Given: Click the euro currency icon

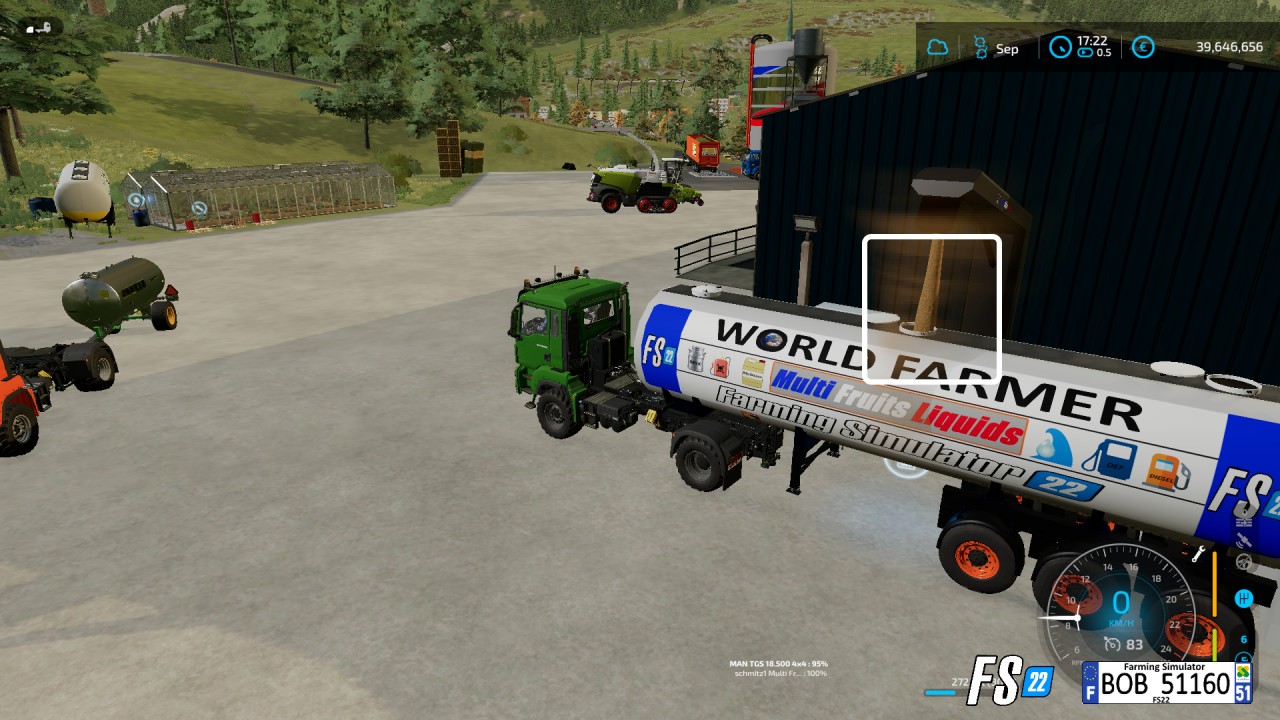Looking at the screenshot, I should click(1141, 47).
